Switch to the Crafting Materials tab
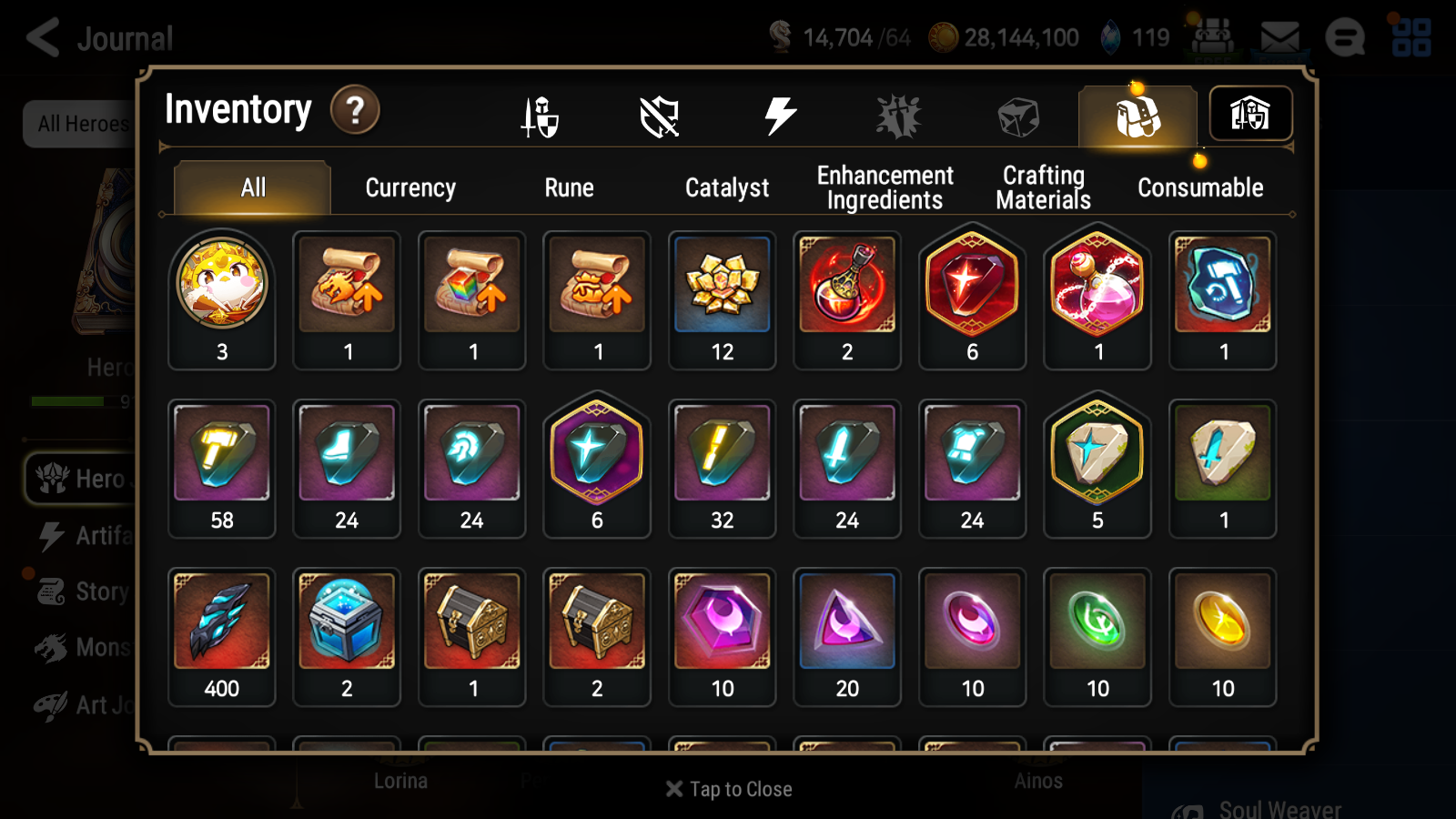The image size is (1456, 819). 1042,187
